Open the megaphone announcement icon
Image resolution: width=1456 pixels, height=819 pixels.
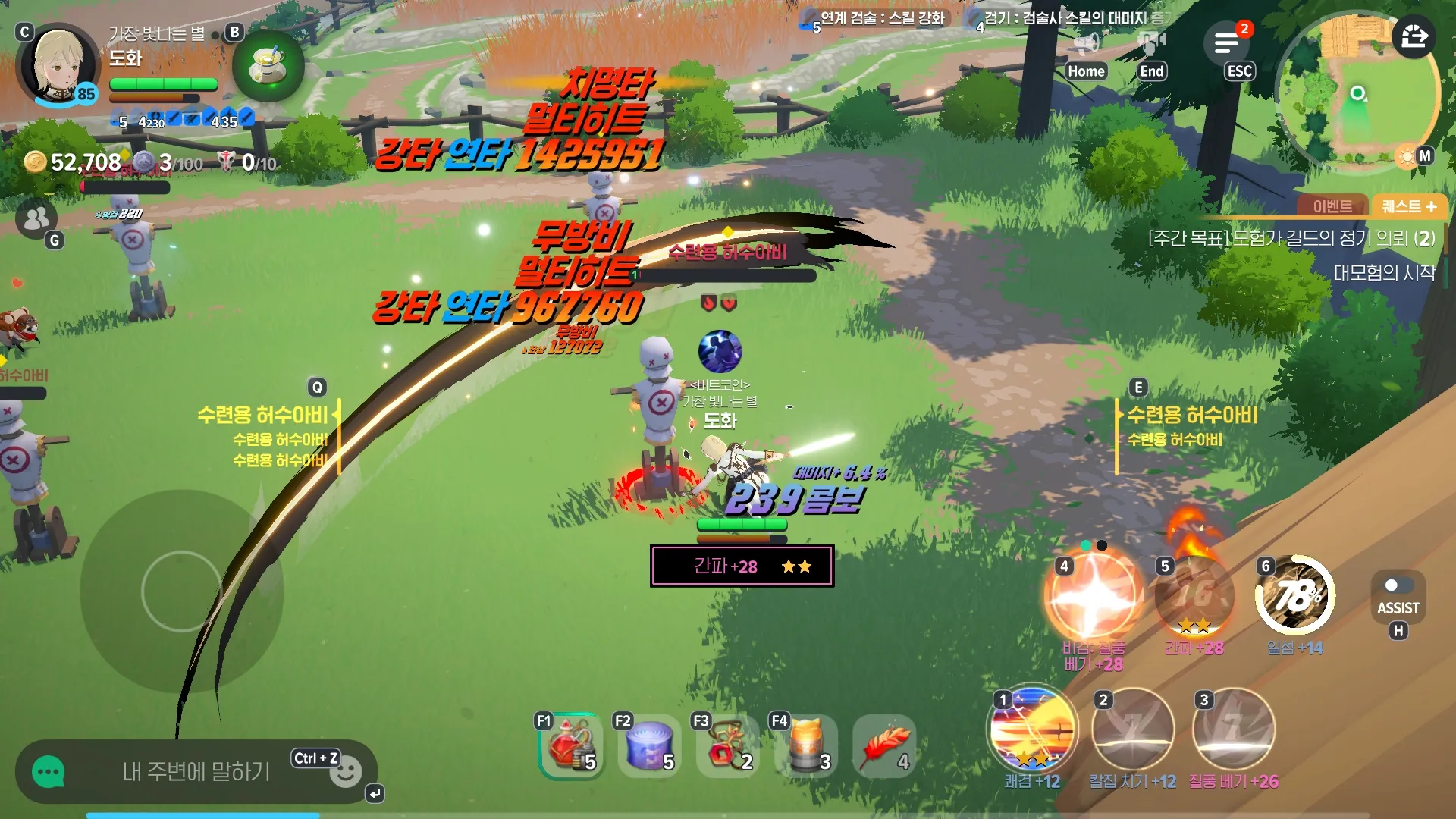[x=1086, y=43]
